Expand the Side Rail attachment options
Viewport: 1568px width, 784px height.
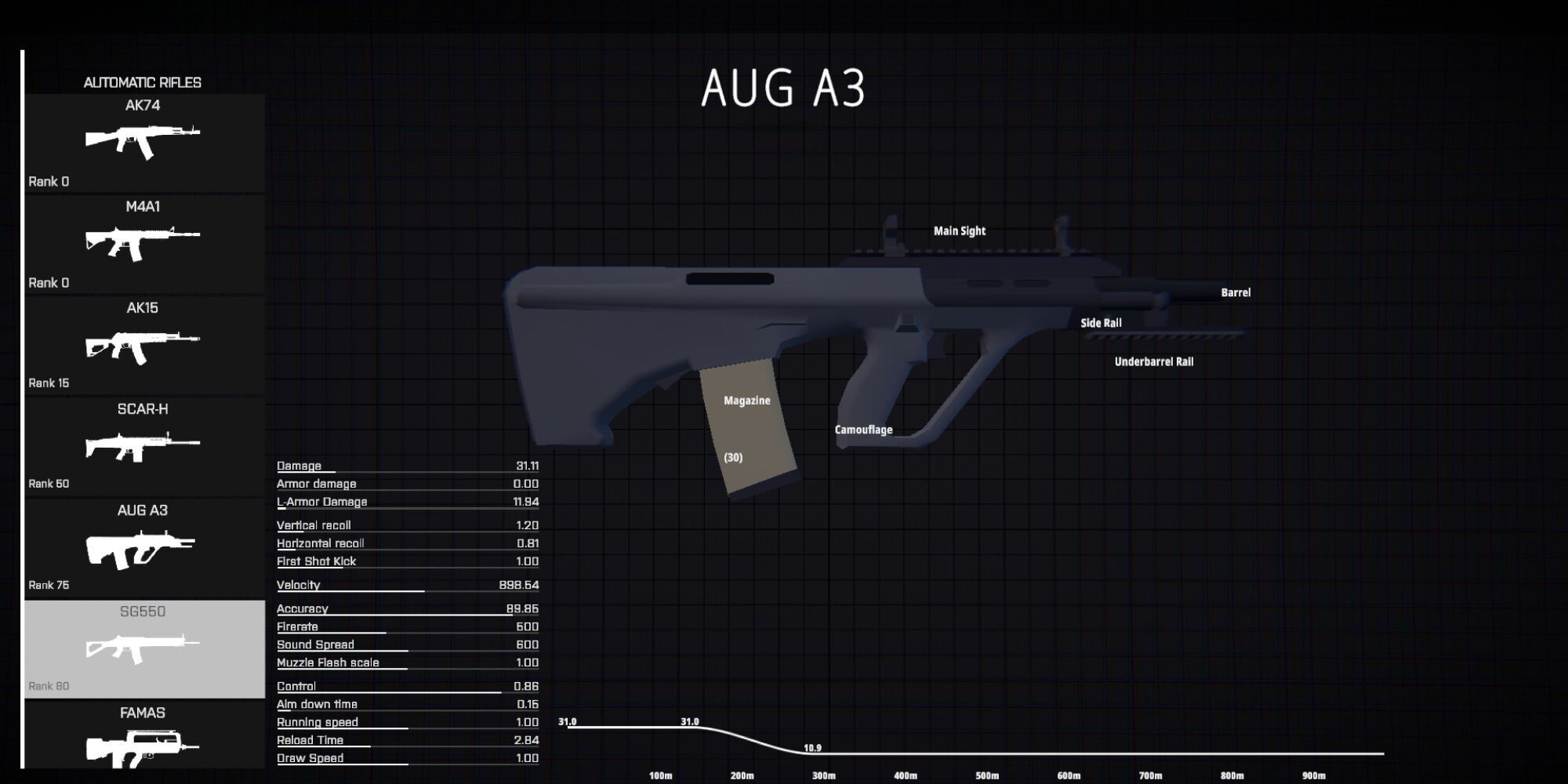1101,322
